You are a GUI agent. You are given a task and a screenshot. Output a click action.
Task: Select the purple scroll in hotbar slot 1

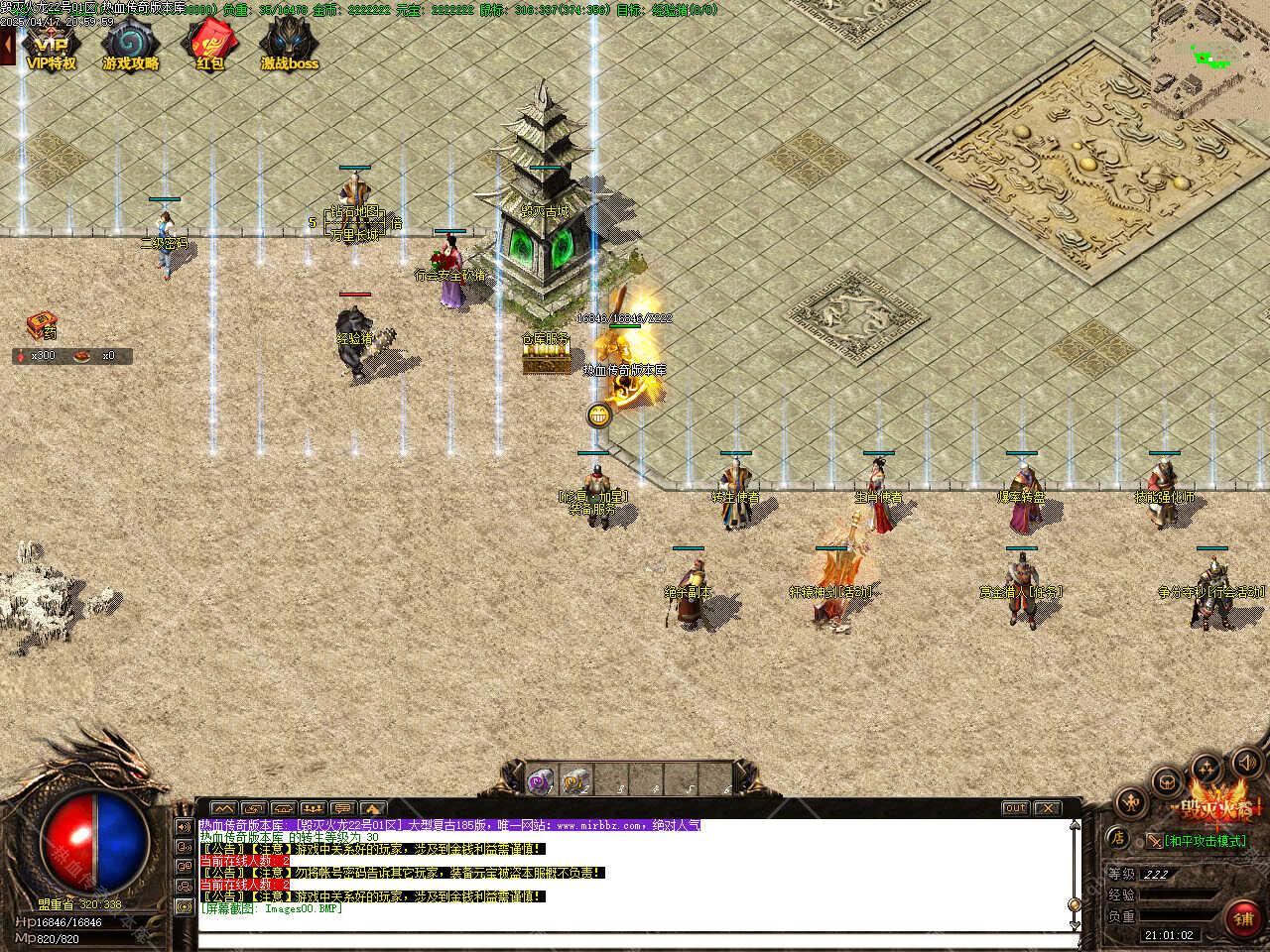pyautogui.click(x=541, y=780)
